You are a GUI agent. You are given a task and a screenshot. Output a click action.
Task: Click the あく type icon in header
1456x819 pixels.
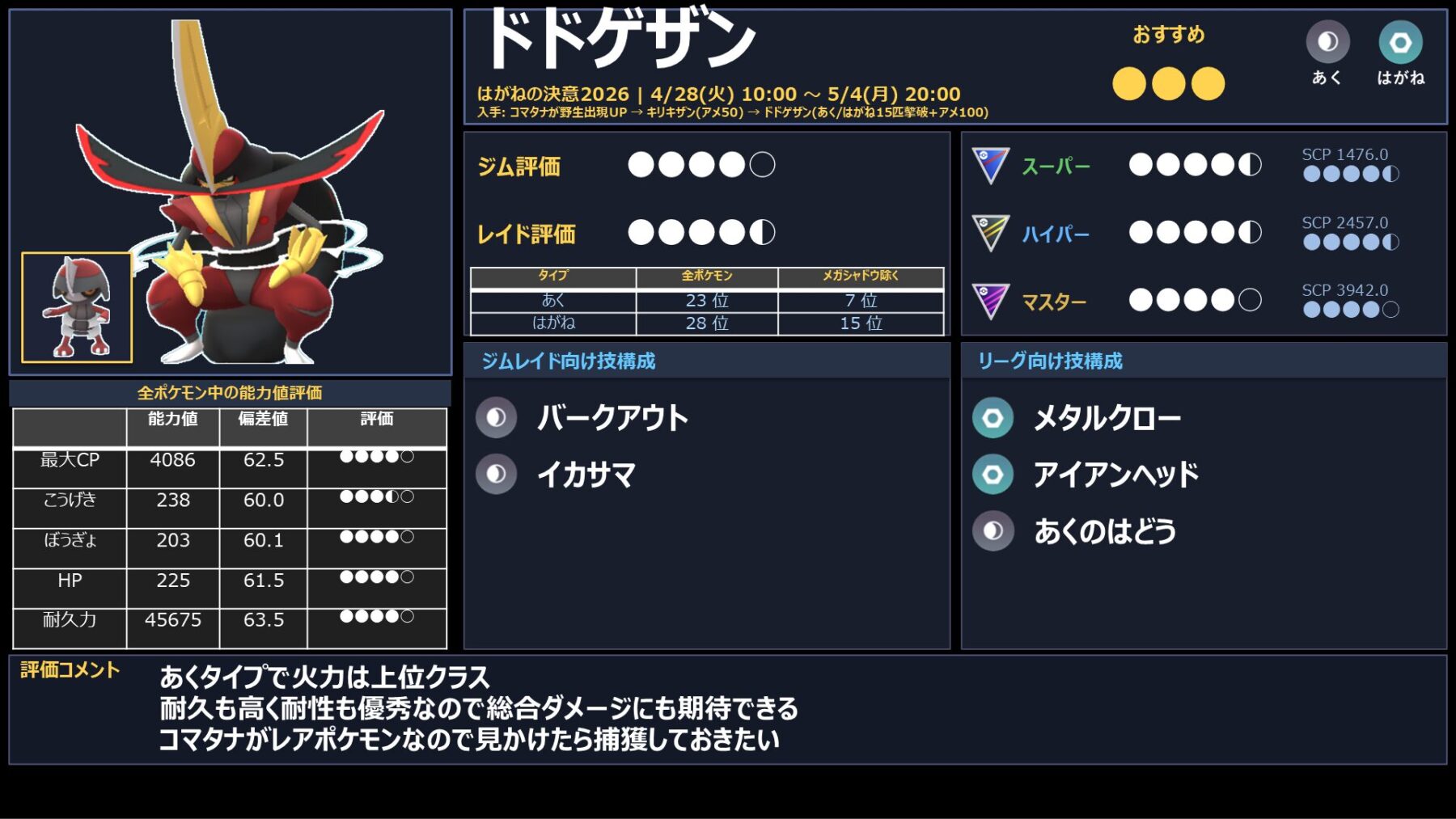point(1327,42)
